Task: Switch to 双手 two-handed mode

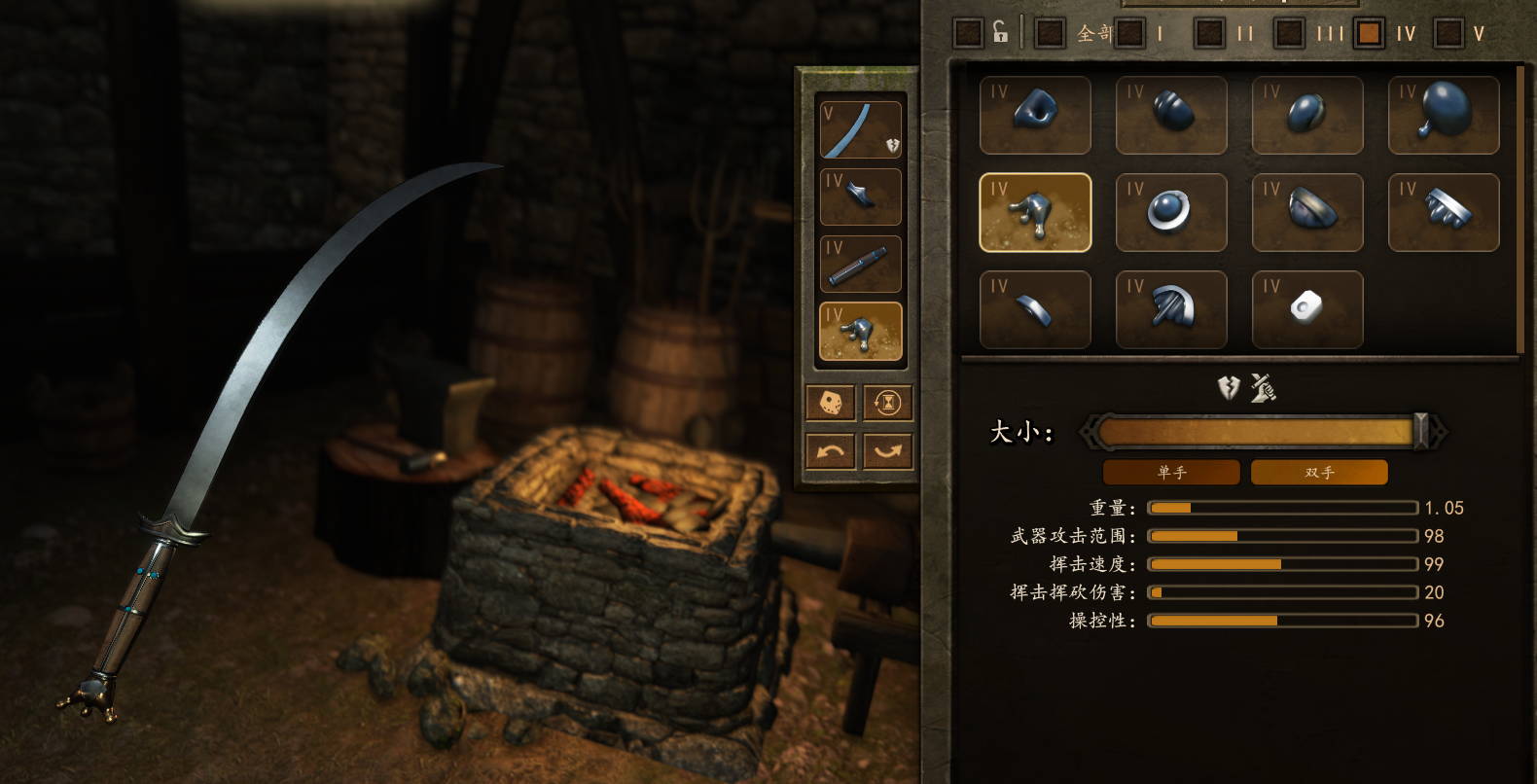Action: coord(1319,473)
